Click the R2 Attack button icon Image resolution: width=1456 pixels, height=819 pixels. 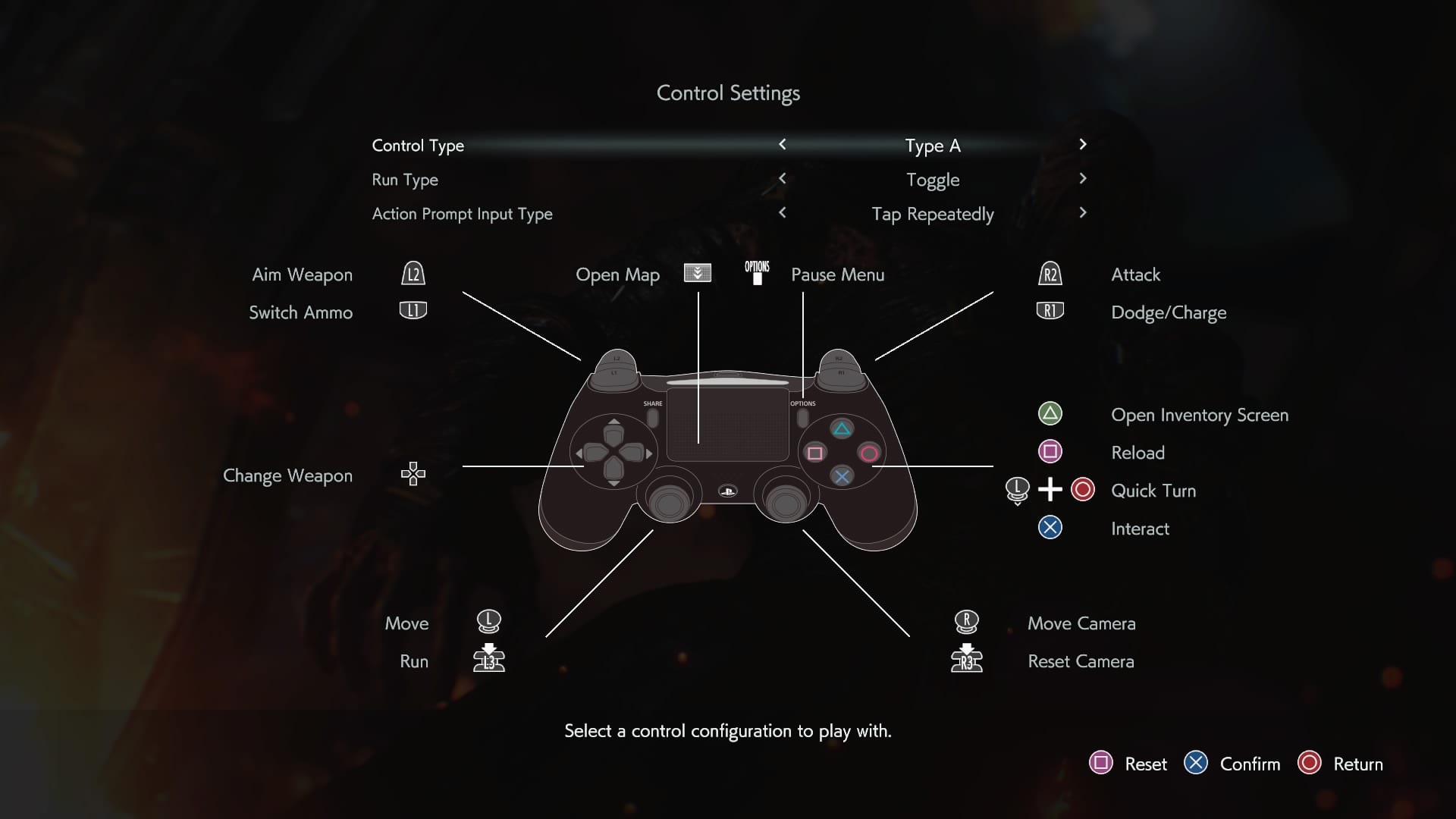tap(1051, 275)
